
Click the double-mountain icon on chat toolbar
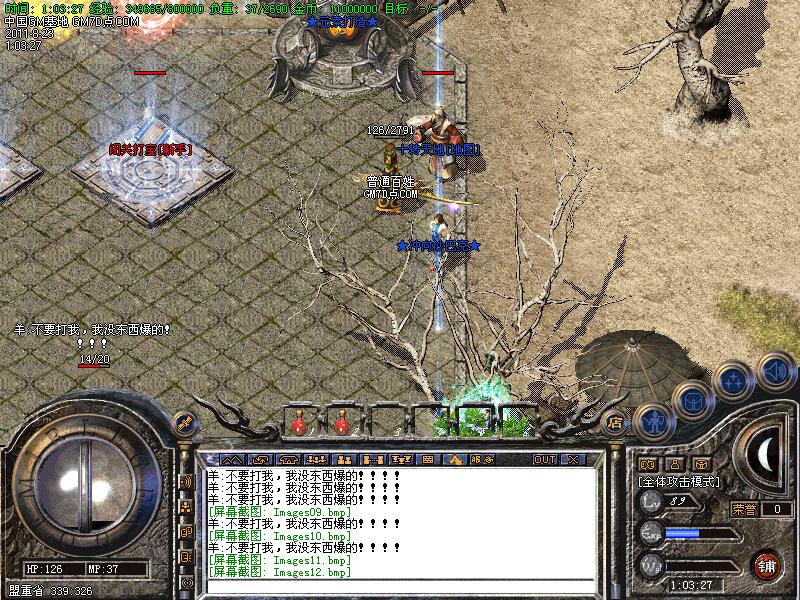(231, 459)
